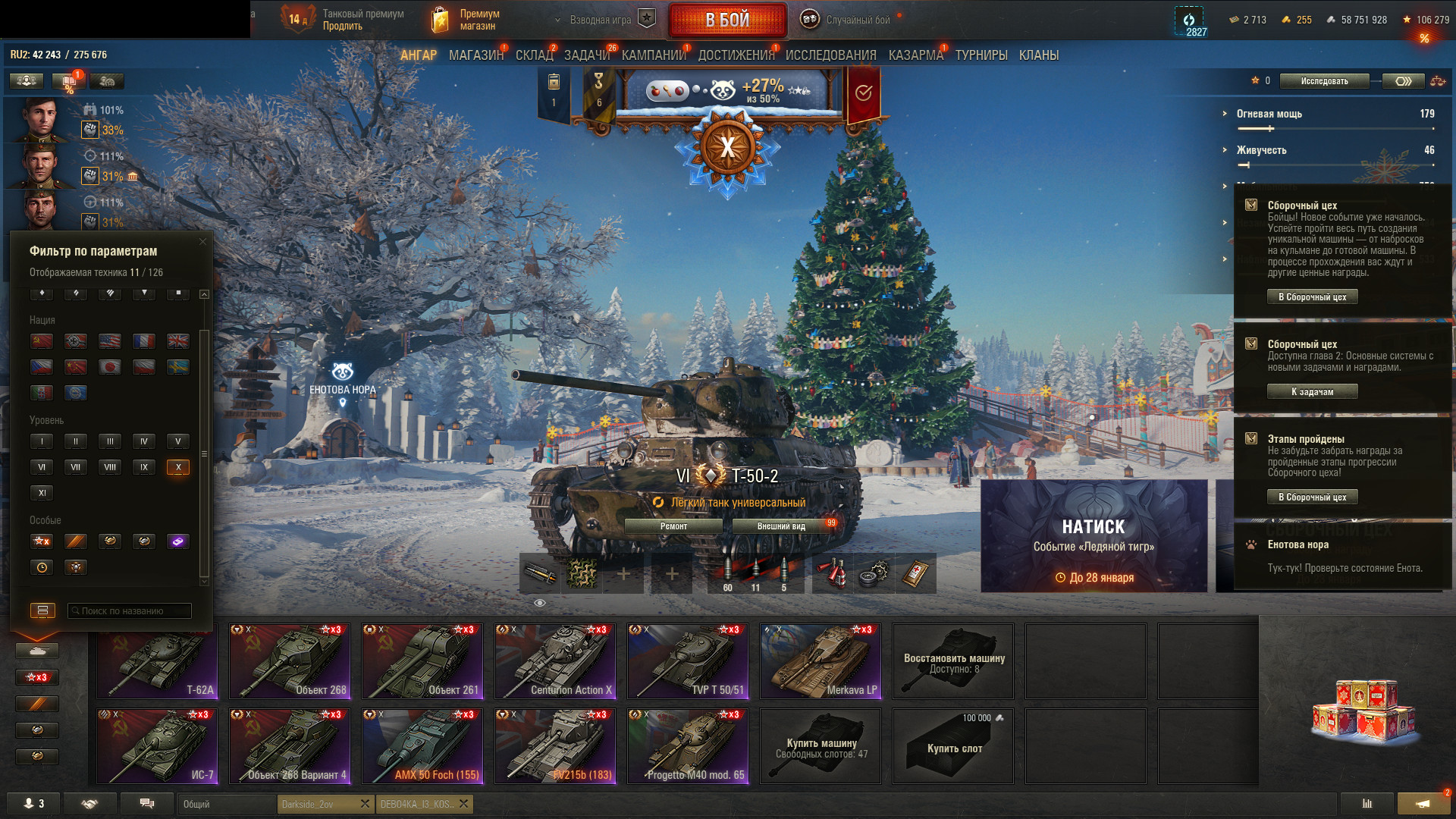
Task: Switch to the ИССЛЕДОВАНИЯ tab
Action: point(830,55)
